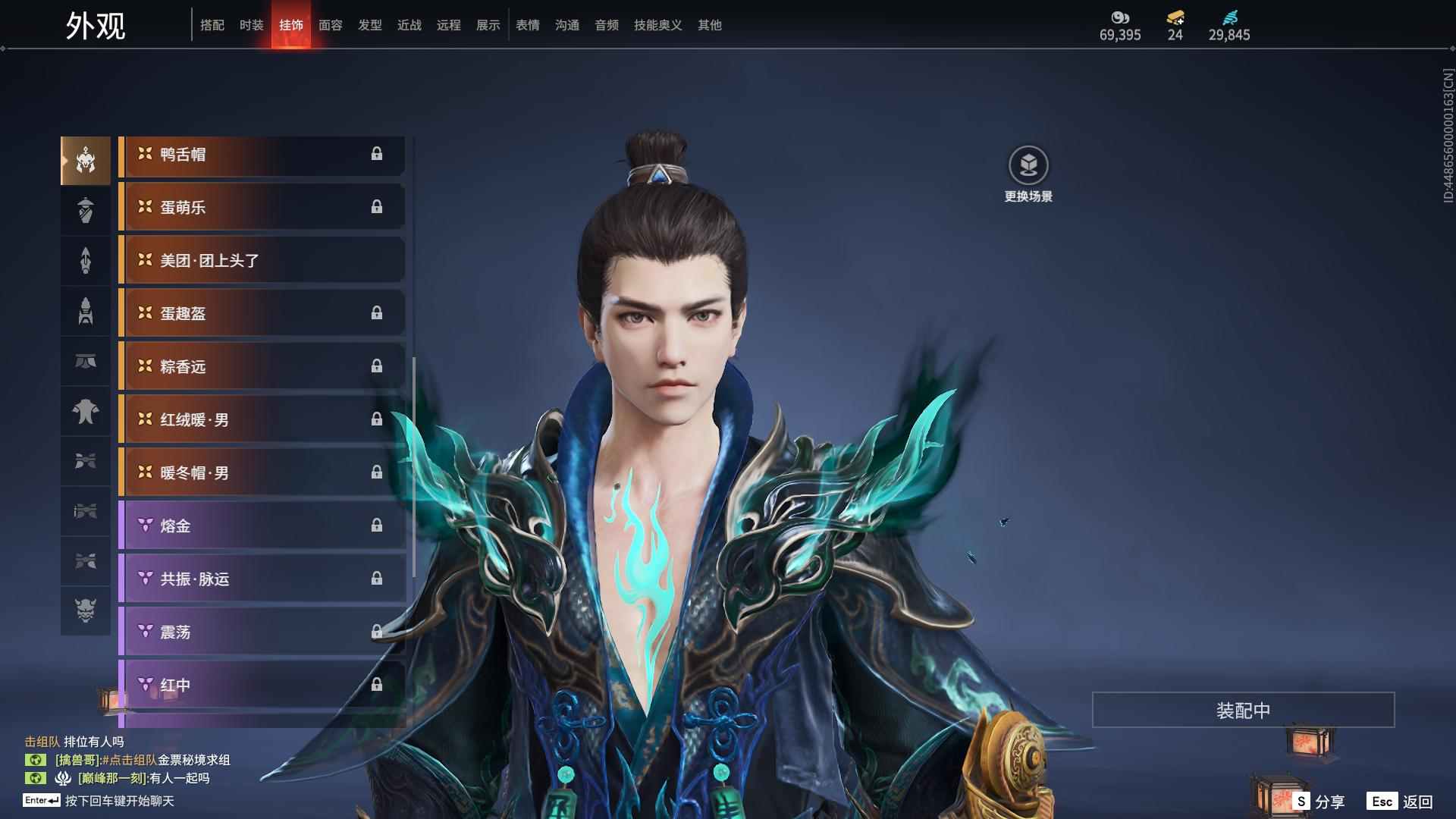Click the 装配中 equip button
This screenshot has height=819, width=1456.
point(1243,711)
